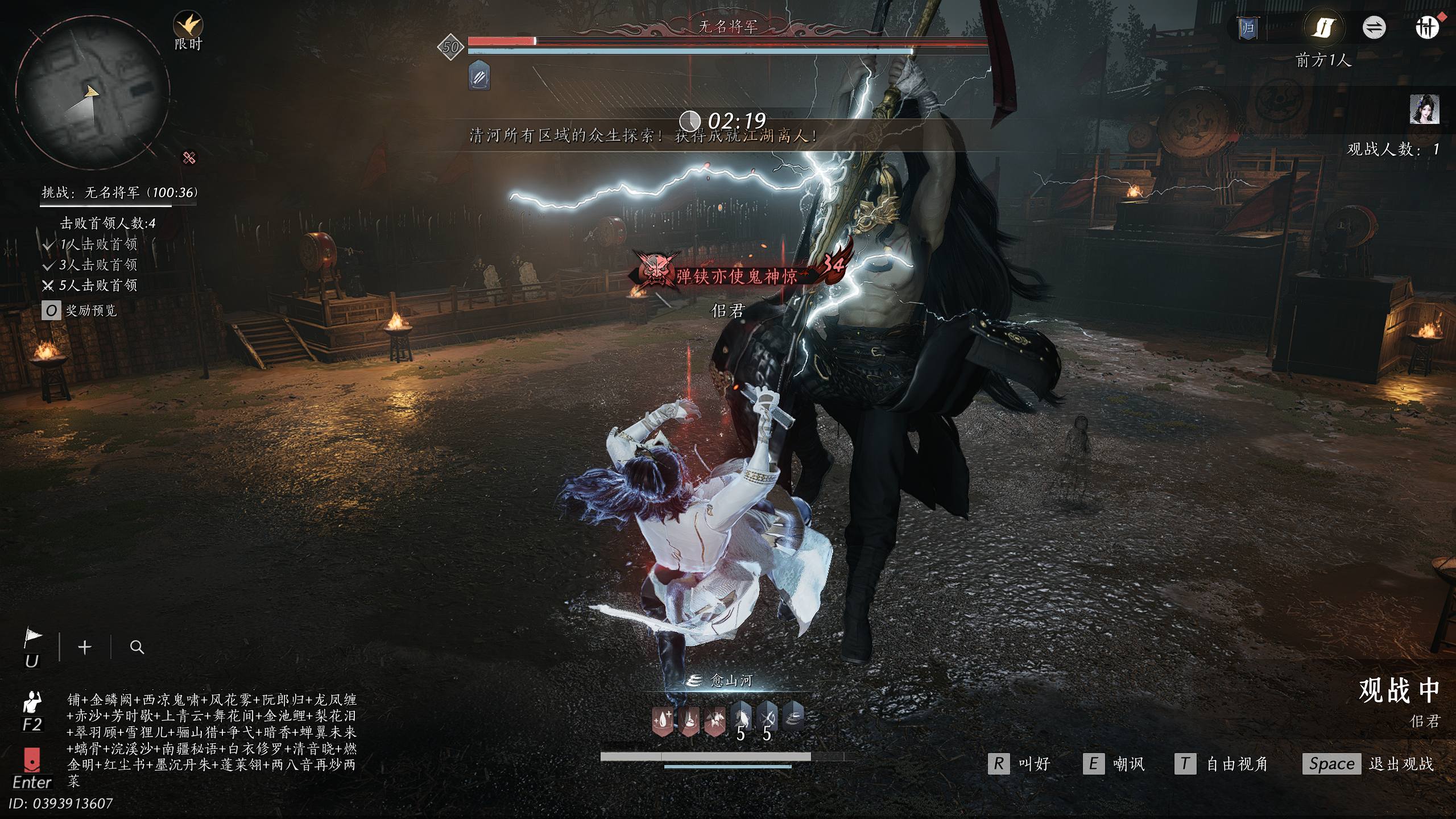Toggle the swap arrows button
The width and height of the screenshot is (1456, 819).
coord(1374,27)
